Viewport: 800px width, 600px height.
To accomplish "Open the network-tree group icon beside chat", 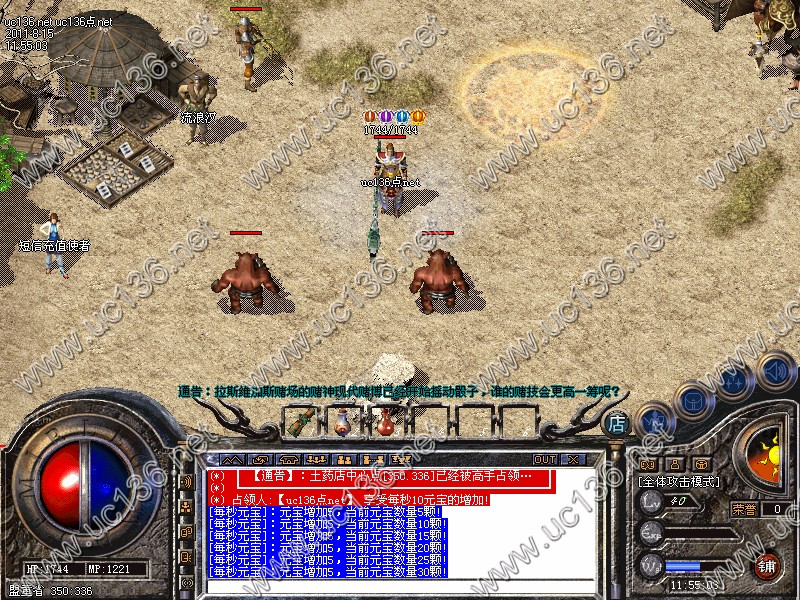I will (185, 508).
